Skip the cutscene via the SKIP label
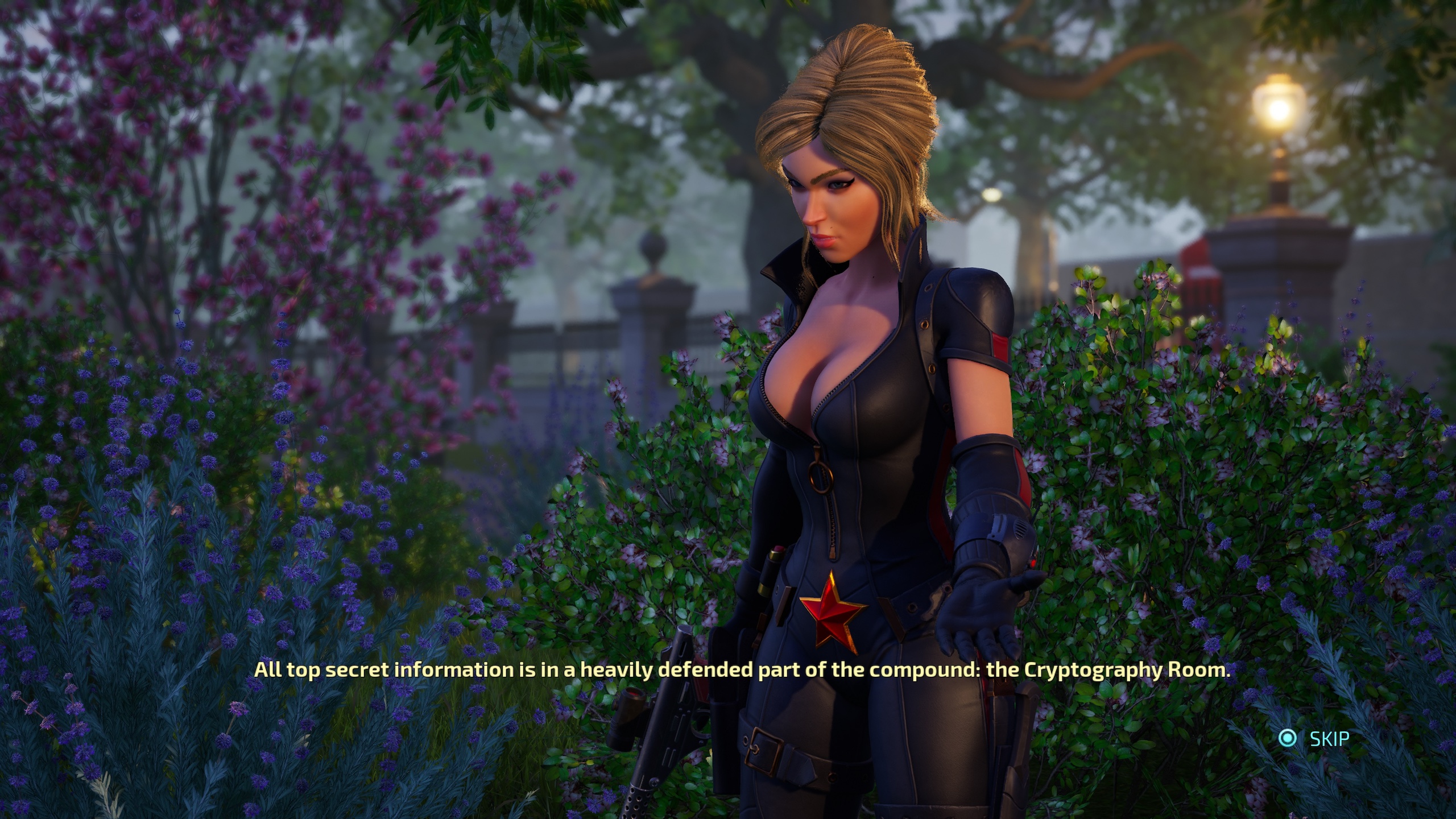 pos(1329,739)
